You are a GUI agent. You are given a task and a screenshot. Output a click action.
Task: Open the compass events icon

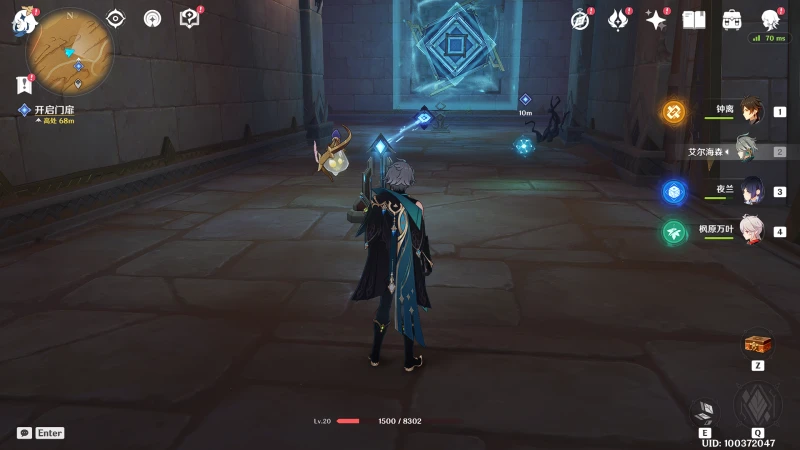click(581, 19)
